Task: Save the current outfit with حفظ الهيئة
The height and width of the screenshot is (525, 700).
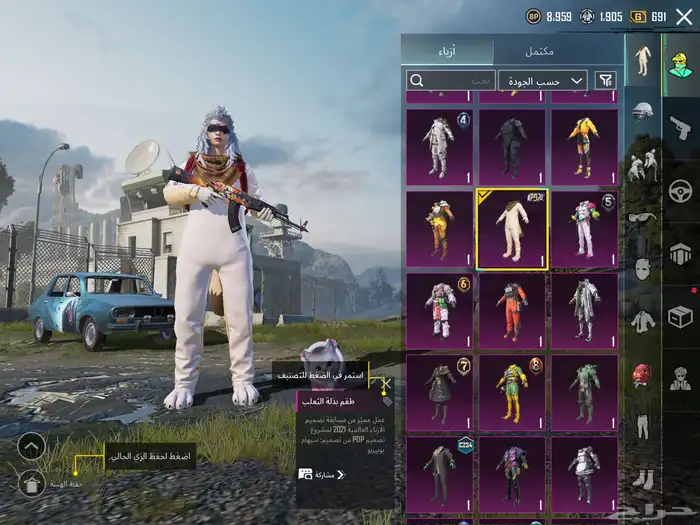Action: [32, 484]
